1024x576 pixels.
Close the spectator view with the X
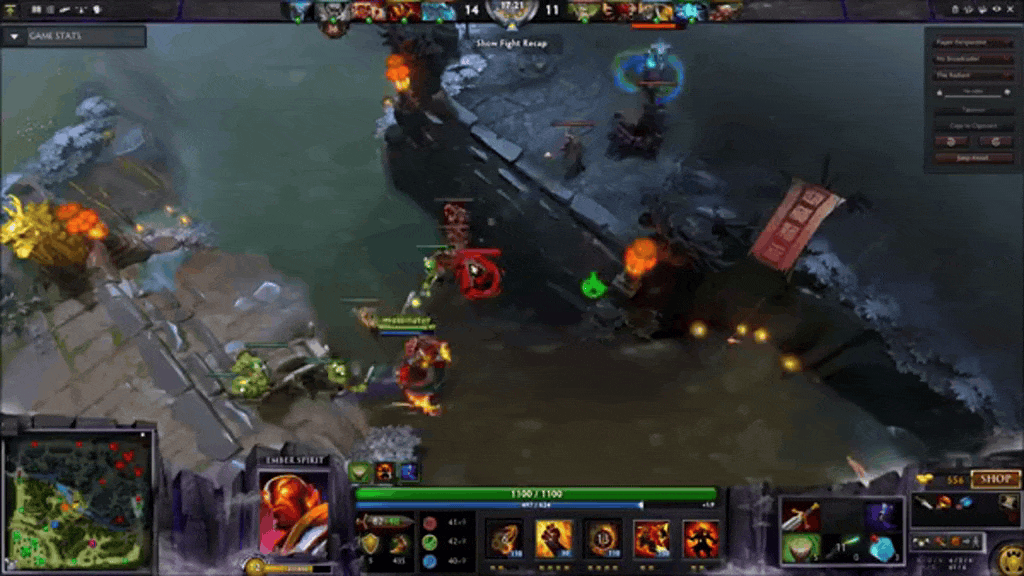point(1012,9)
